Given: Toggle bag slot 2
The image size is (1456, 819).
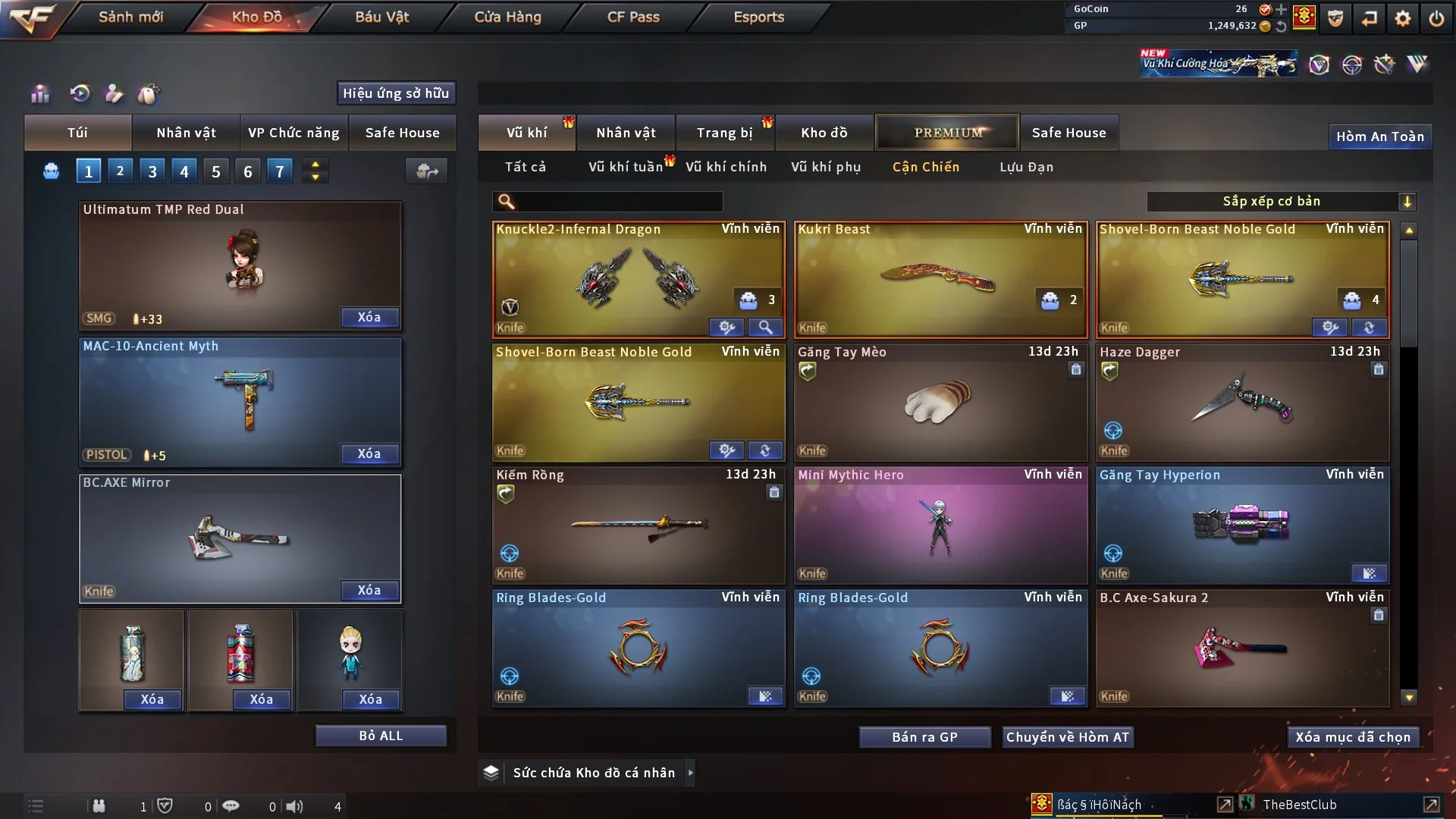Looking at the screenshot, I should pos(120,171).
